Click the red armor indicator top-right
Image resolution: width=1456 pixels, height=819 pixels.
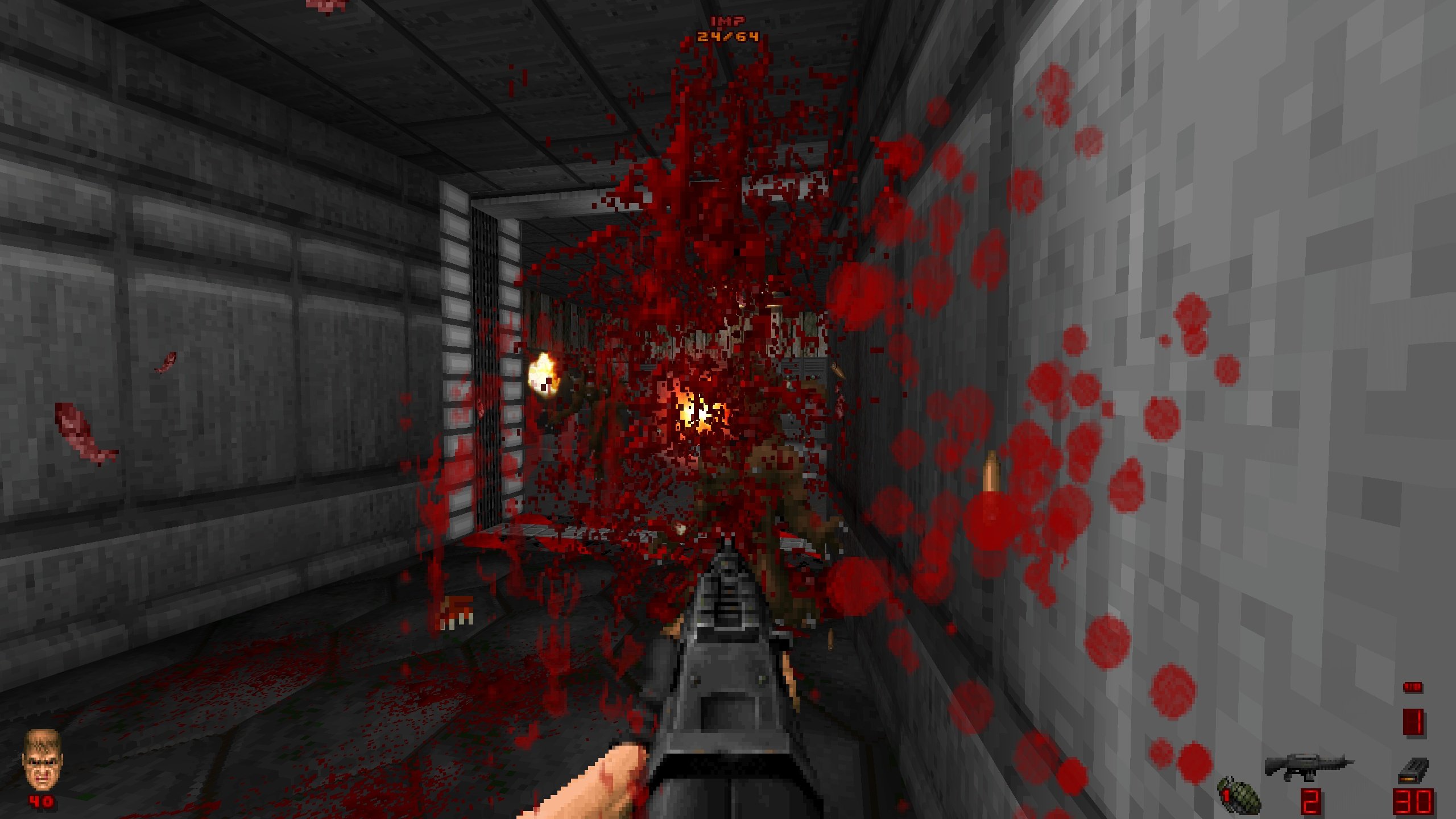click(x=1413, y=722)
